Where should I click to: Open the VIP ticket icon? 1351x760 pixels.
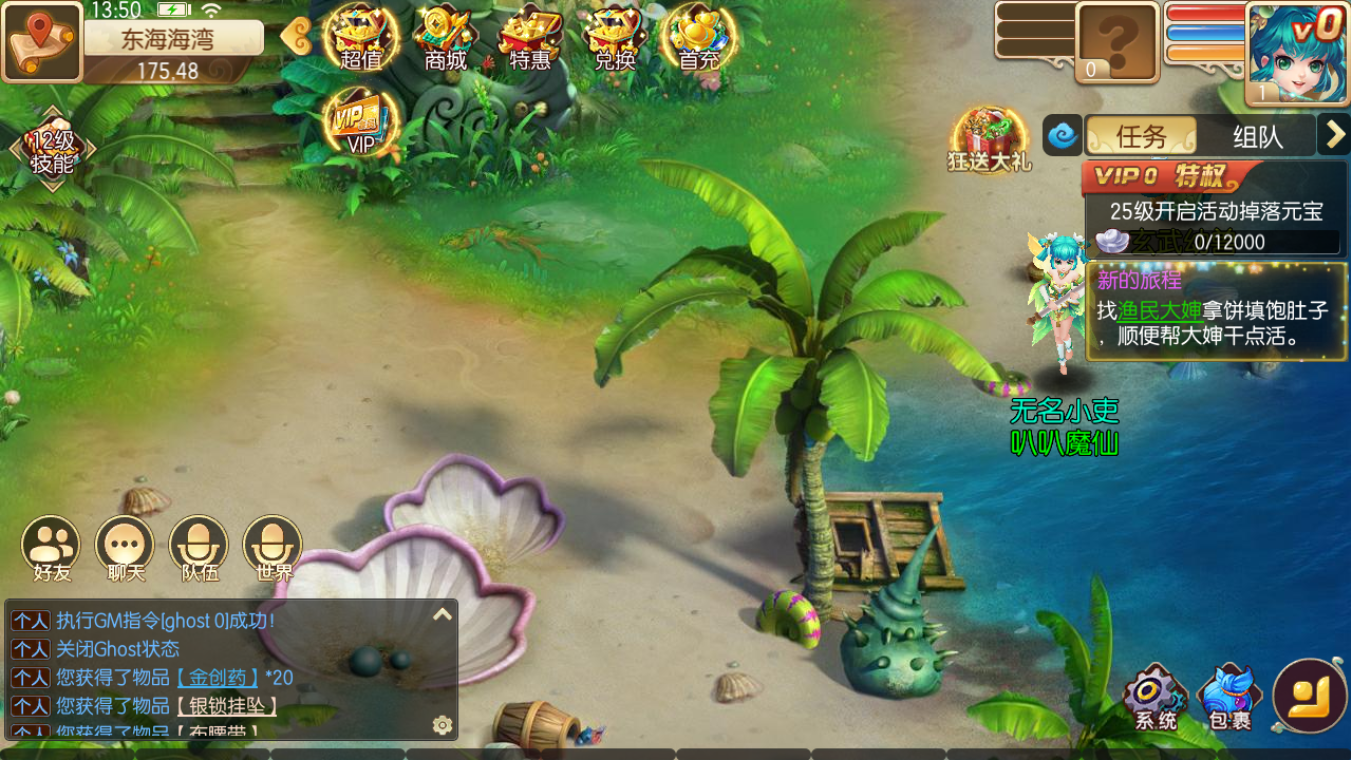[361, 122]
